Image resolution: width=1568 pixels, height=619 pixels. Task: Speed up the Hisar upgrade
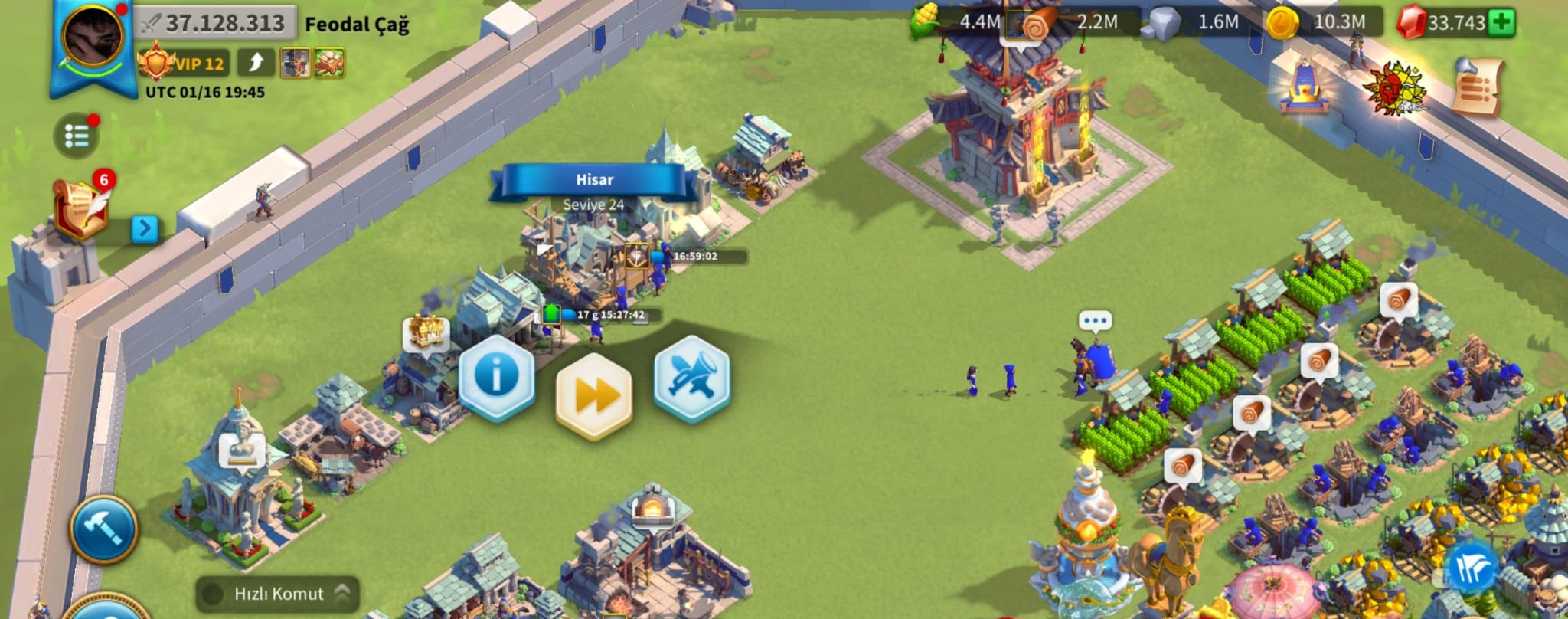pyautogui.click(x=594, y=395)
